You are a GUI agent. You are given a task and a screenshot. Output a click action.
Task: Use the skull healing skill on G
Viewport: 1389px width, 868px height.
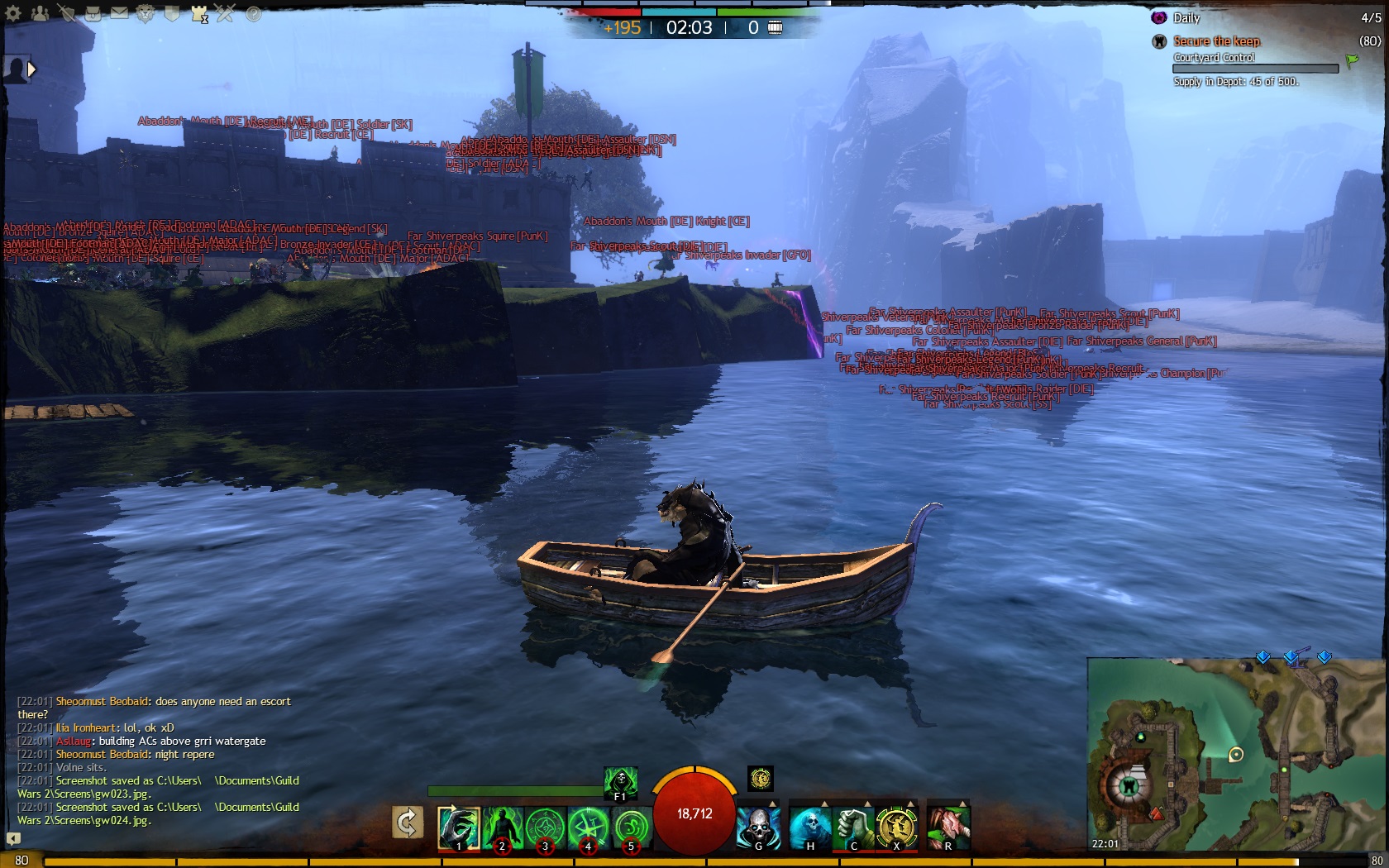pyautogui.click(x=758, y=827)
